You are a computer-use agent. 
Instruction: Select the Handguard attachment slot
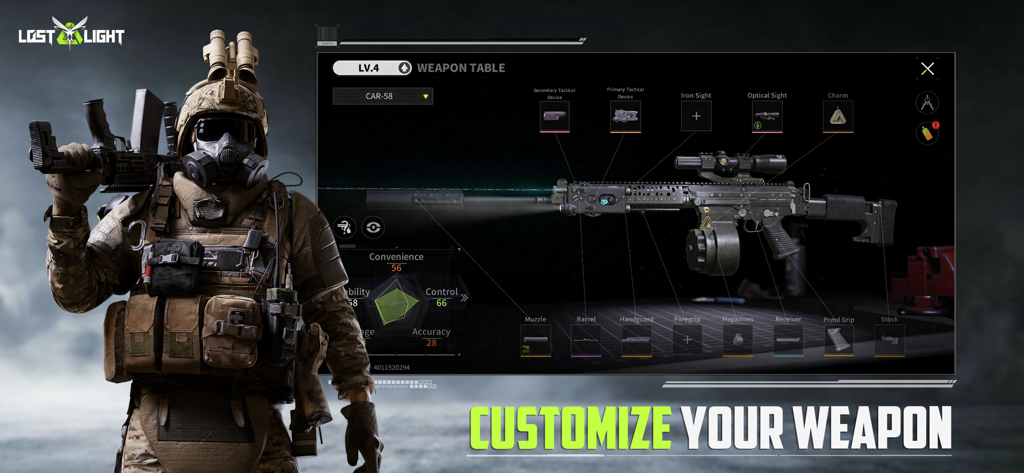636,340
